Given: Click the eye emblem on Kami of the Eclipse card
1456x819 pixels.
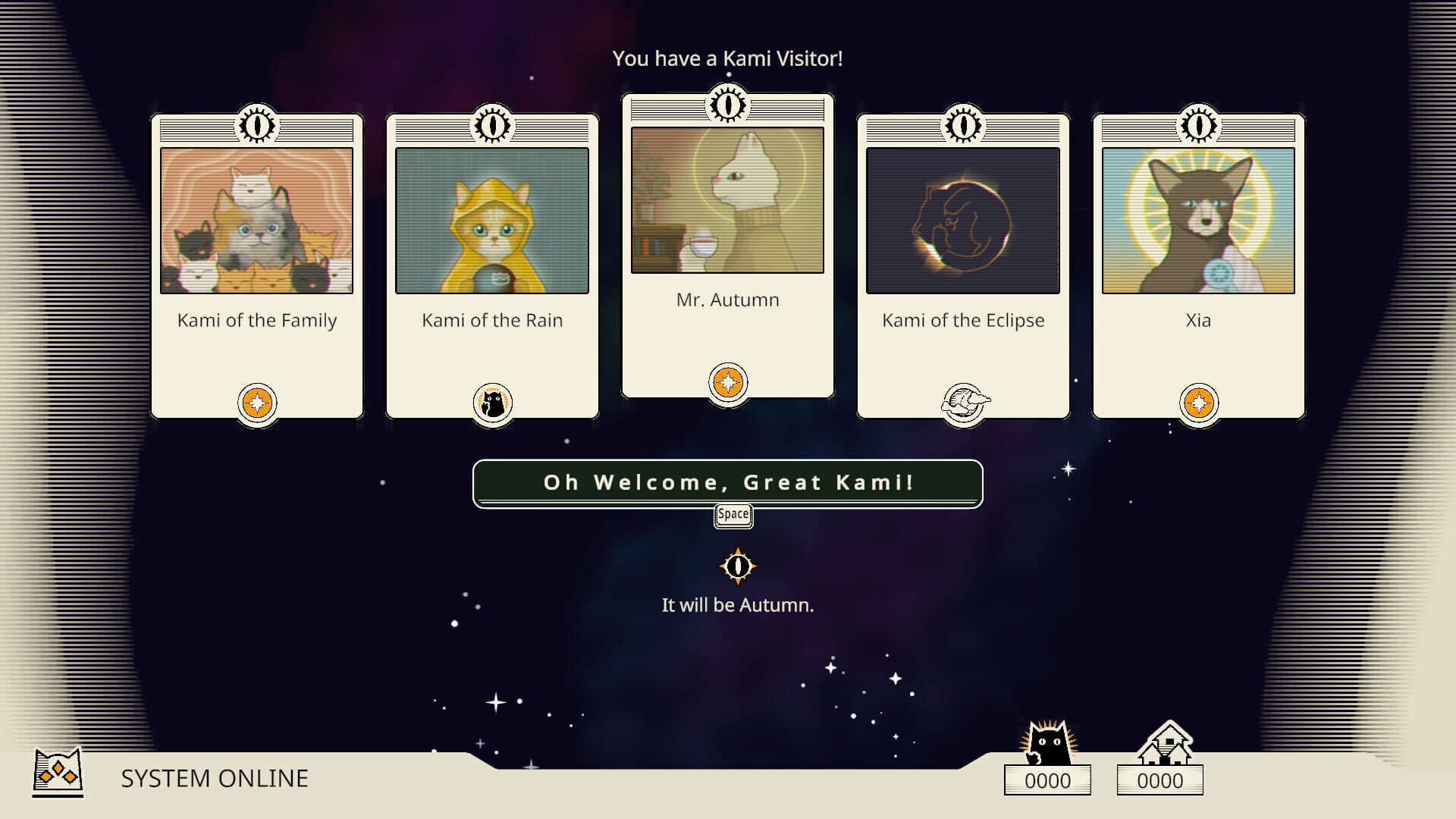Looking at the screenshot, I should click(963, 126).
